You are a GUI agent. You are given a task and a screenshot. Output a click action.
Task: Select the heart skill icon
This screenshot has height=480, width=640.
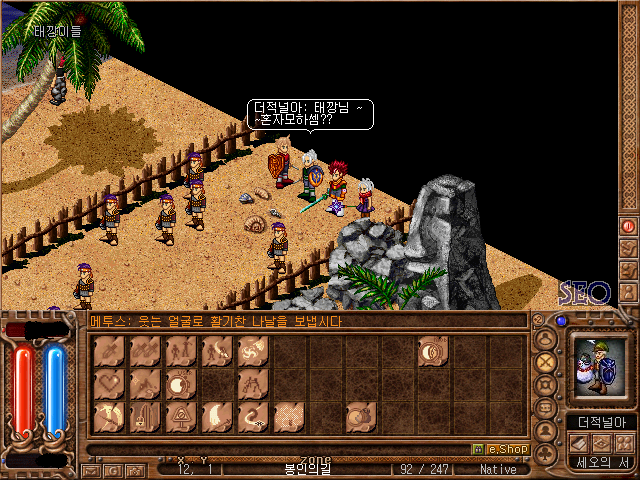pos(108,384)
